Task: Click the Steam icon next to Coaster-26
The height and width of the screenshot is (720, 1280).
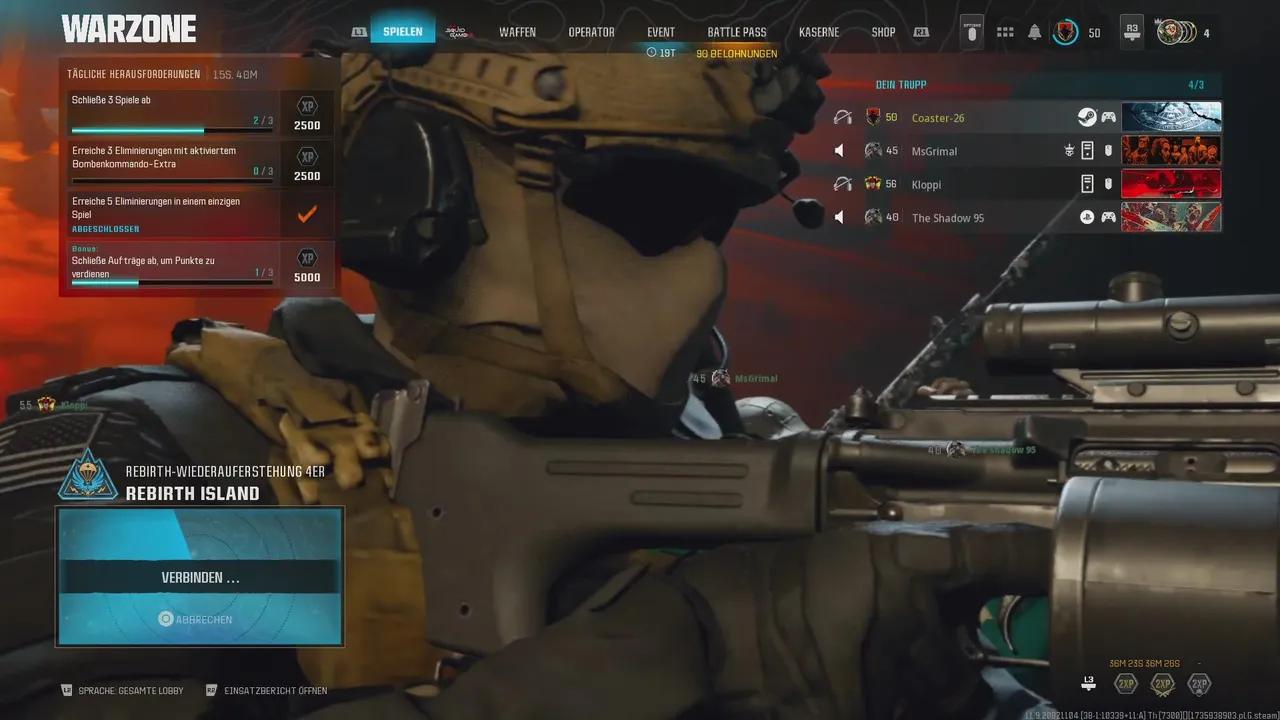Action: [x=1087, y=117]
